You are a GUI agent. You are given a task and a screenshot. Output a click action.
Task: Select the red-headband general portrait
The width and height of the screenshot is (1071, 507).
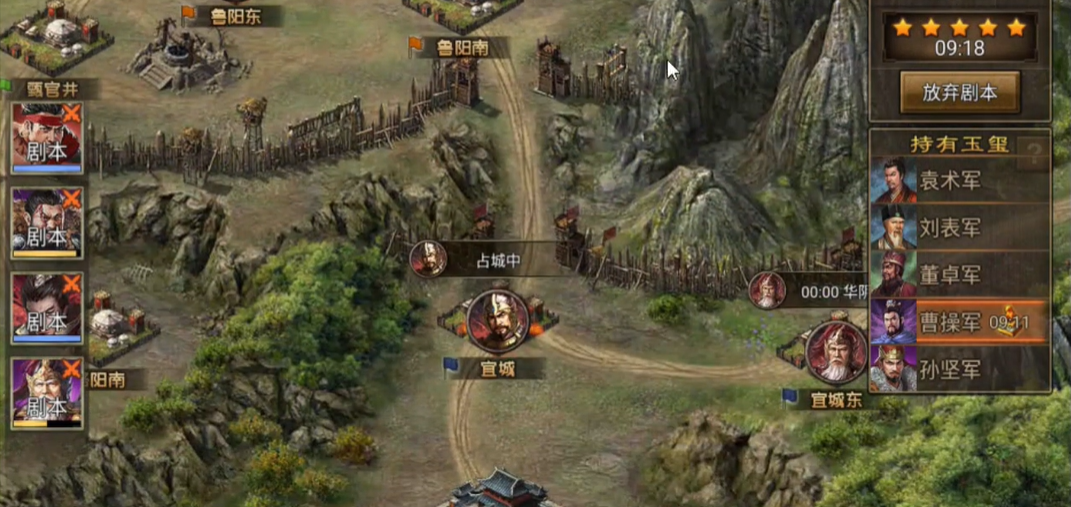pos(46,137)
